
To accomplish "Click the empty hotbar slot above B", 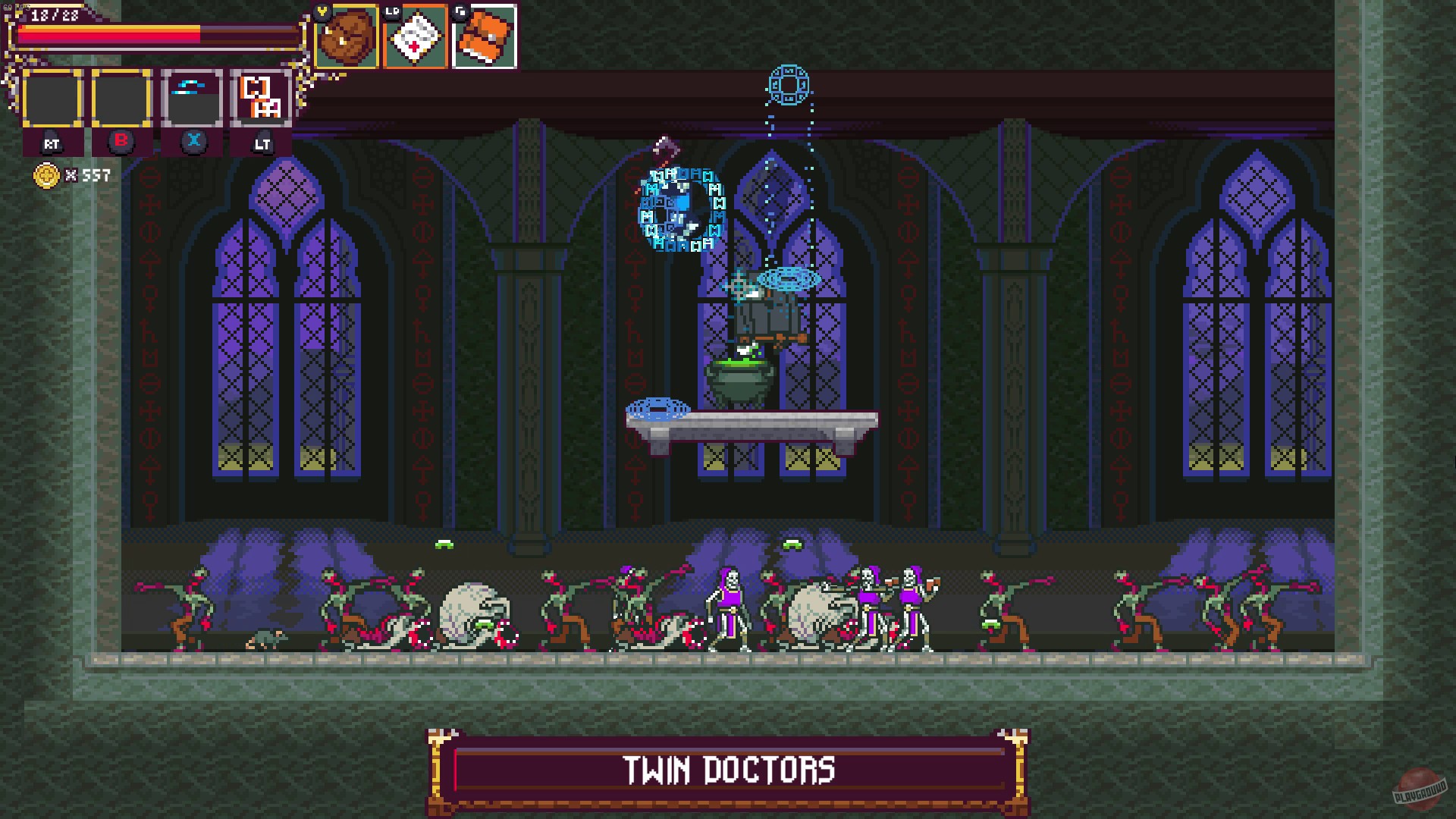I will (x=120, y=99).
